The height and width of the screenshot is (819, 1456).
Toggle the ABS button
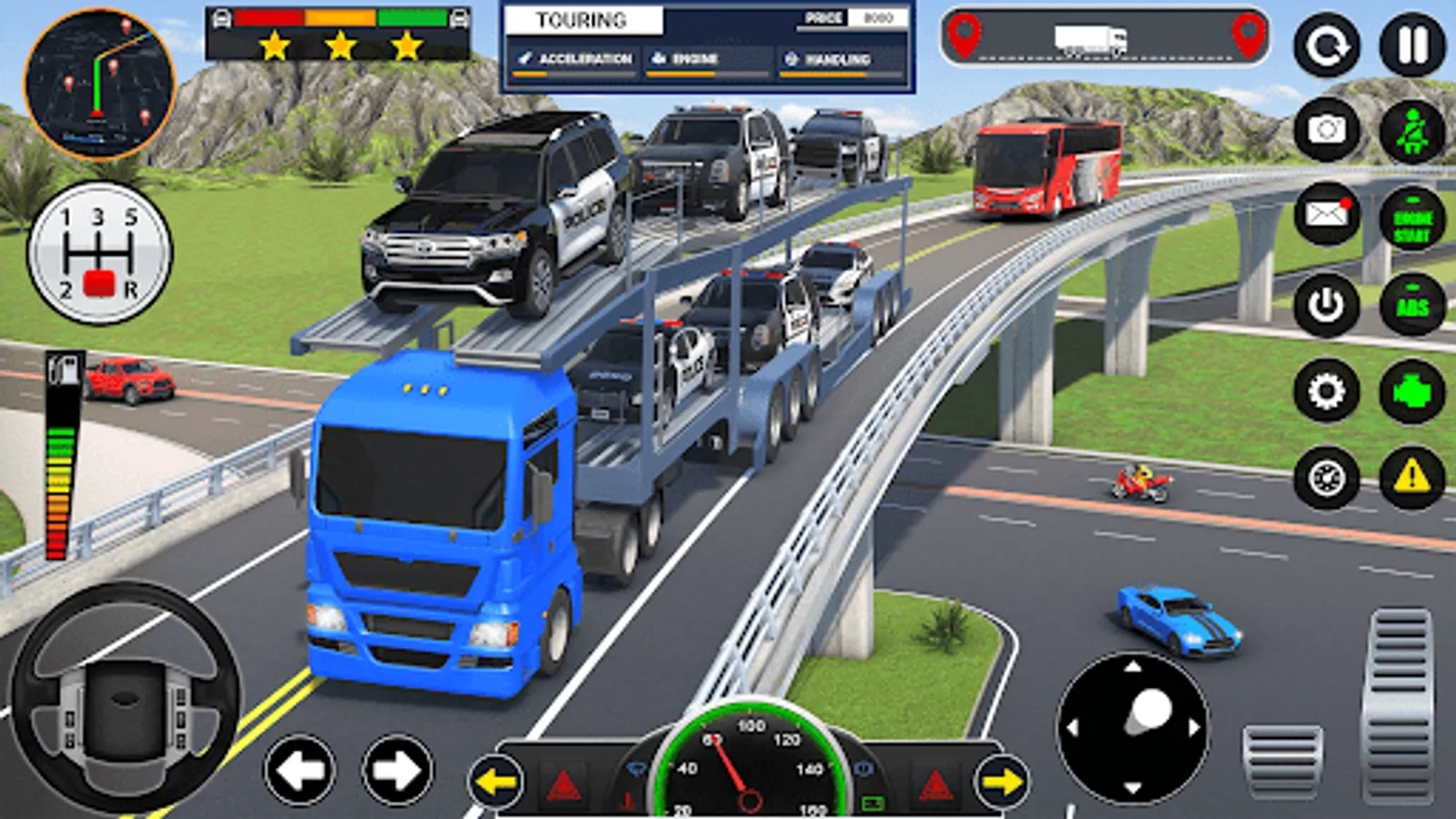click(1412, 306)
